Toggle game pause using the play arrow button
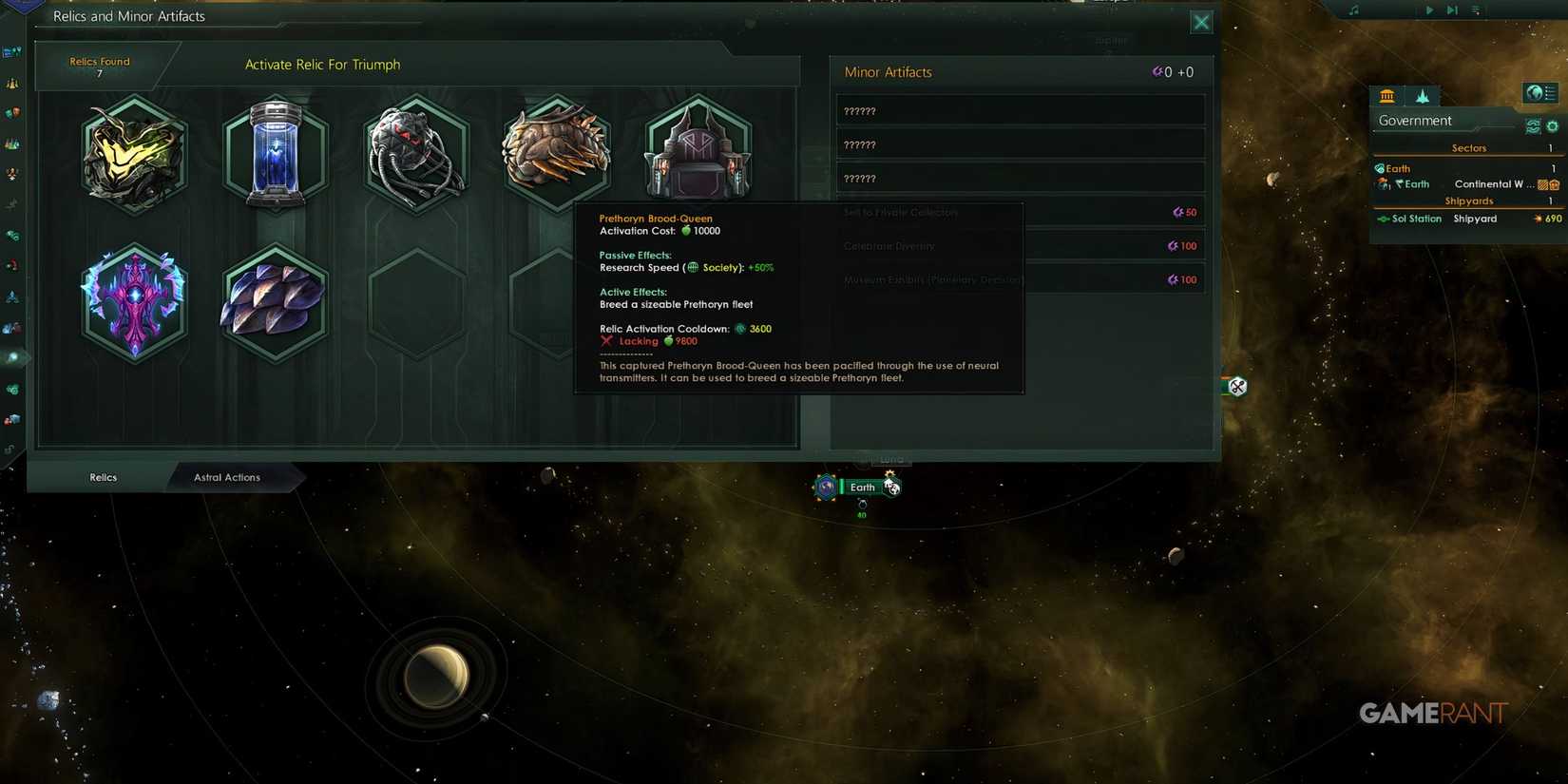 pos(1428,10)
